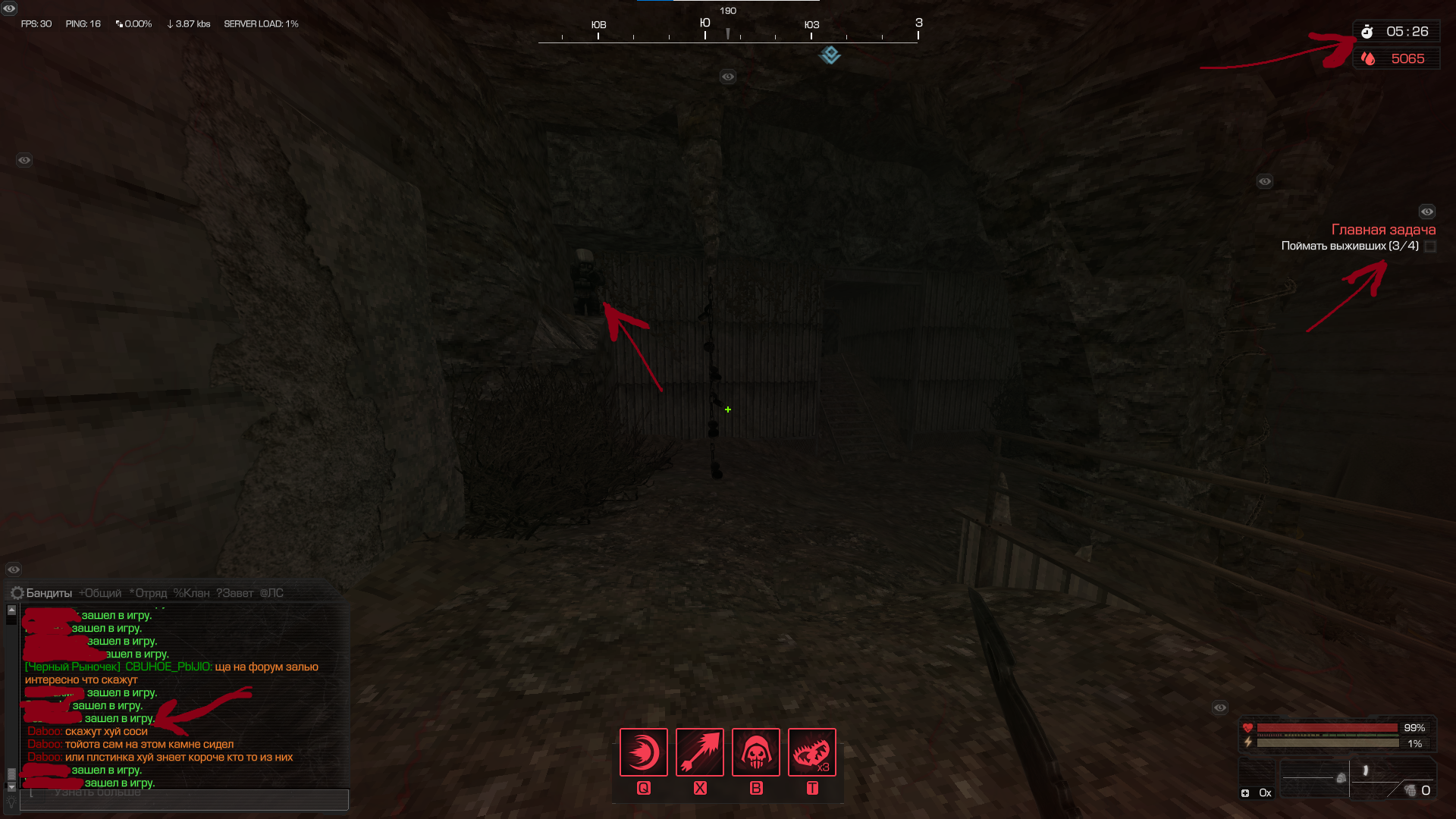Toggle the eye icon below the compass

[728, 77]
